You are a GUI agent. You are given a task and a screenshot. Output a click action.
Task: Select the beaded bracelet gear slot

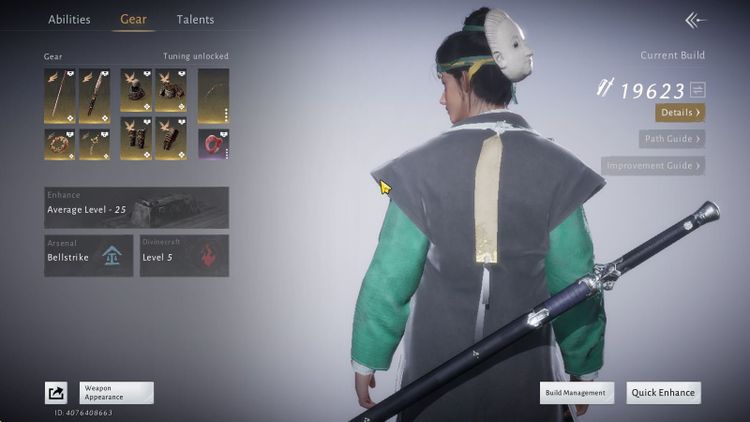tap(59, 144)
